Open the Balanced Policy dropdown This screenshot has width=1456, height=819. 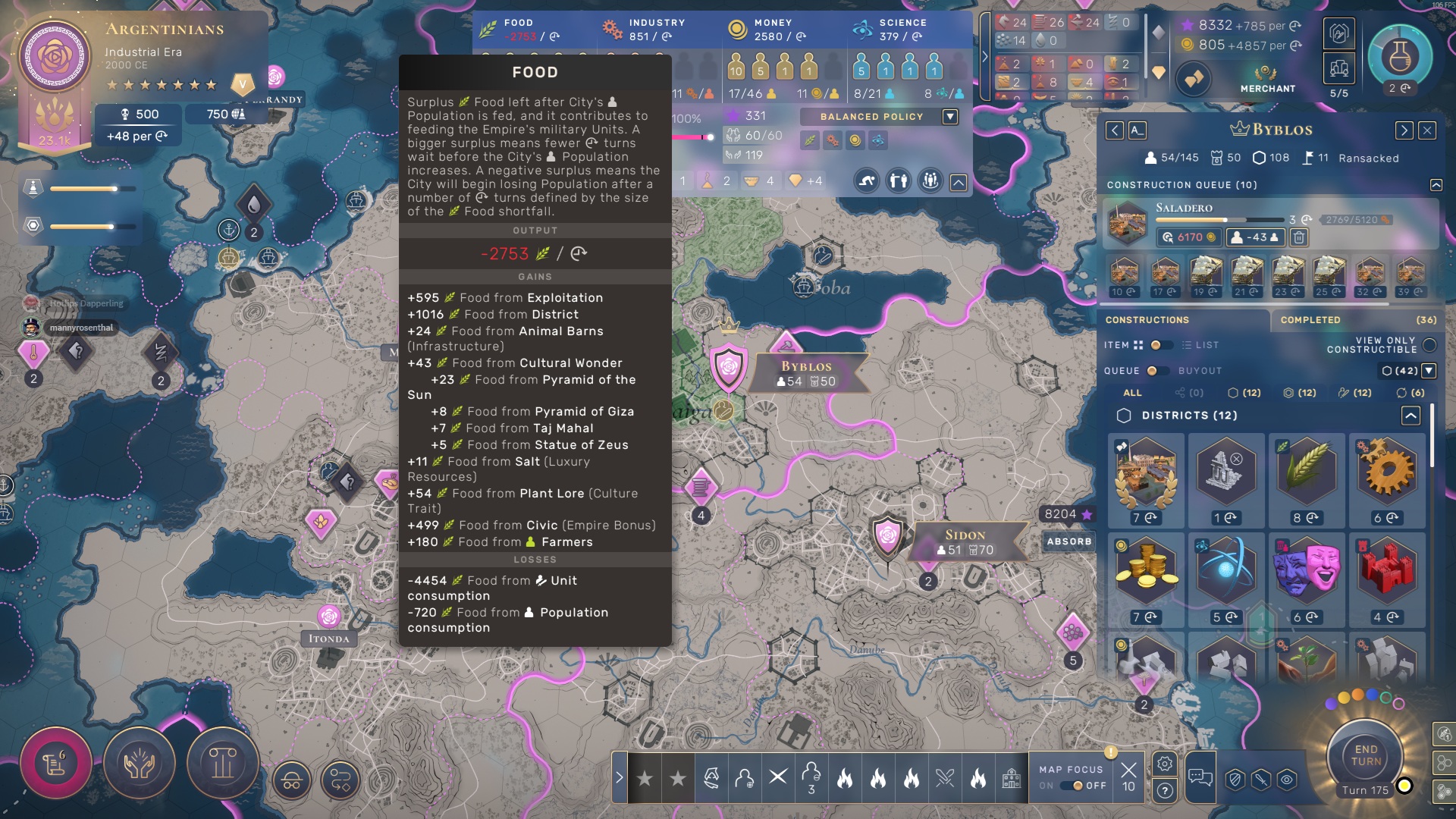(950, 117)
